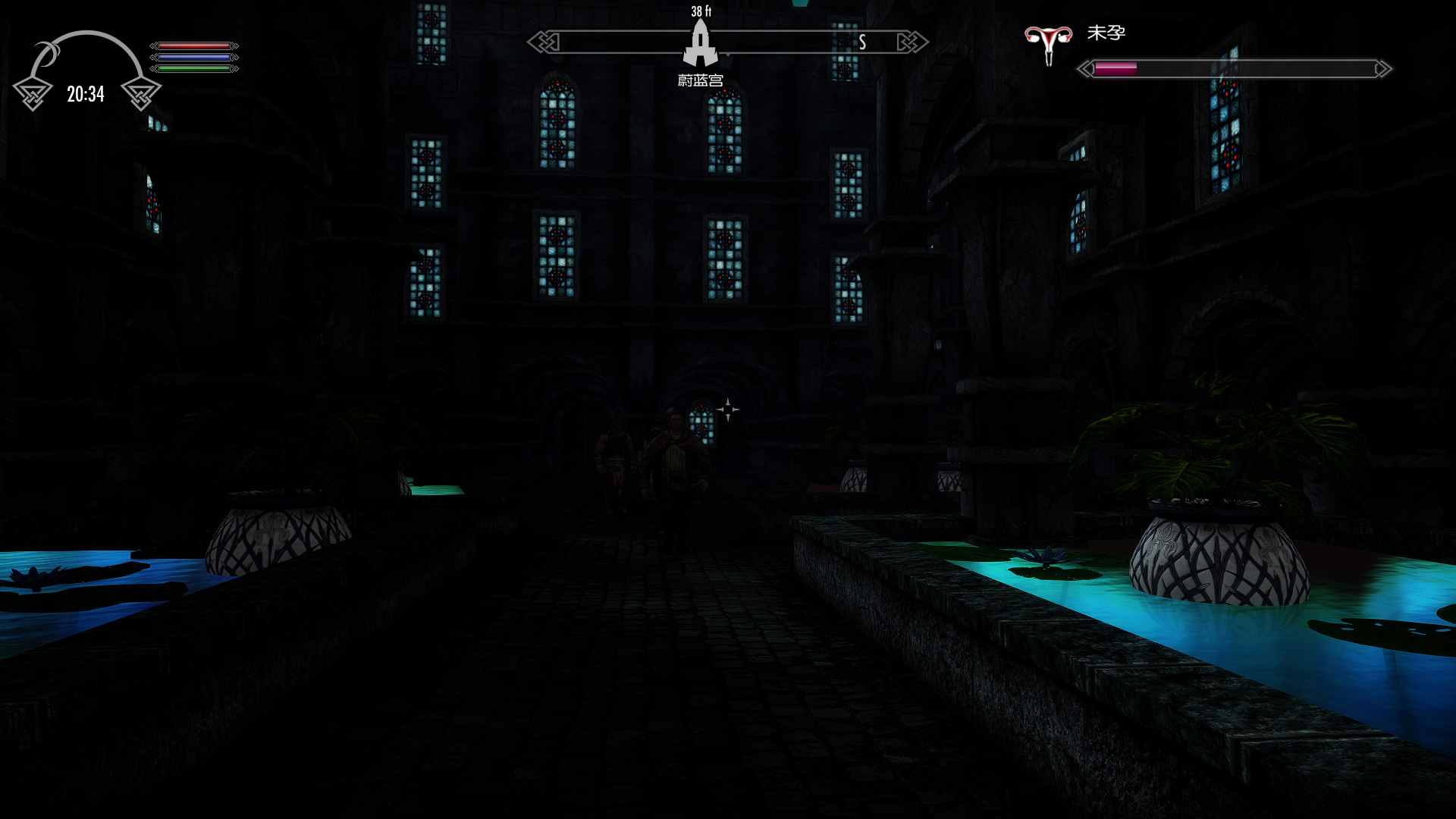This screenshot has width=1456, height=819.
Task: Select the uterus fertility status icon
Action: click(1048, 44)
